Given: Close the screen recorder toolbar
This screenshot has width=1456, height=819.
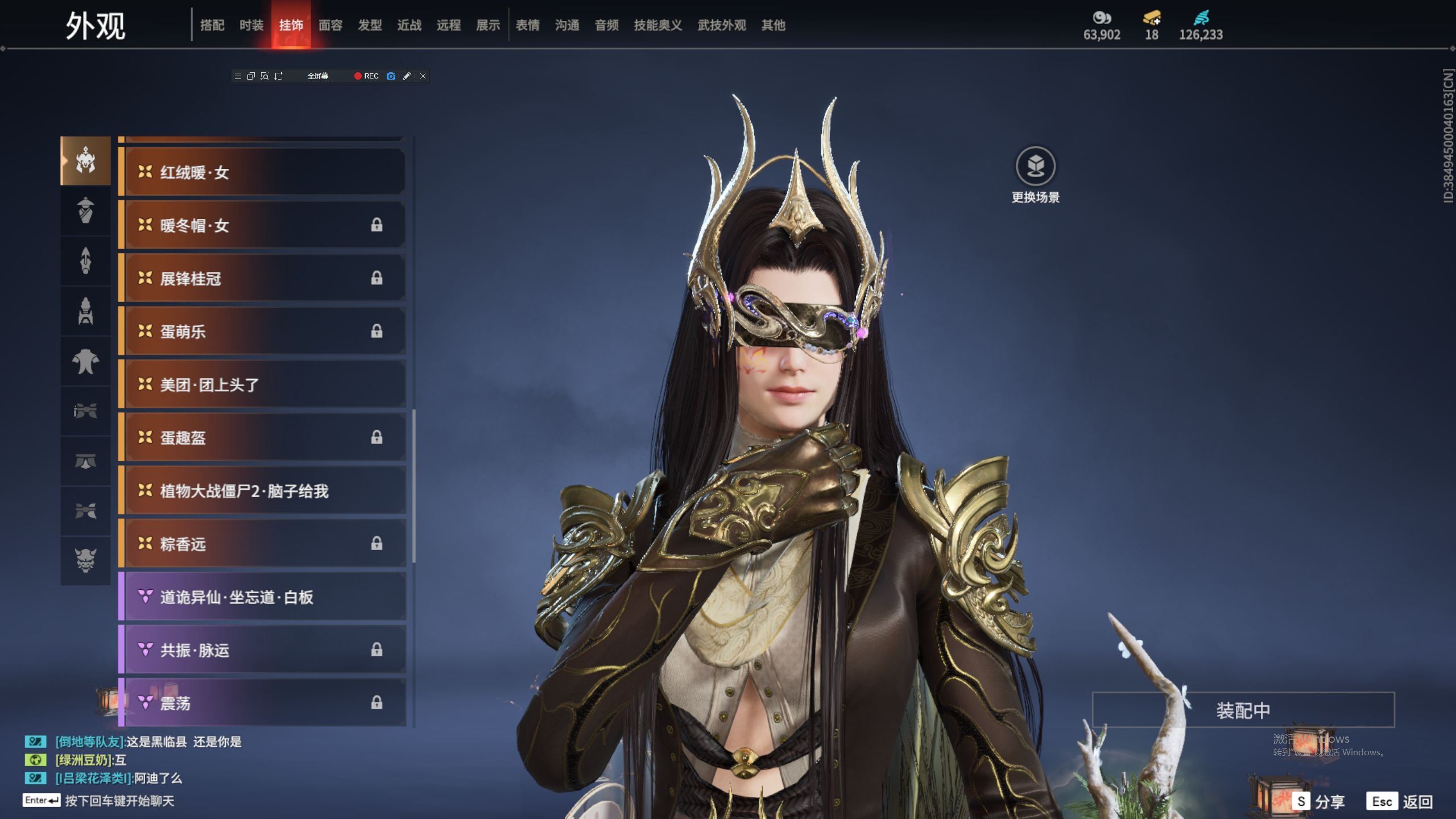Looking at the screenshot, I should [x=423, y=76].
